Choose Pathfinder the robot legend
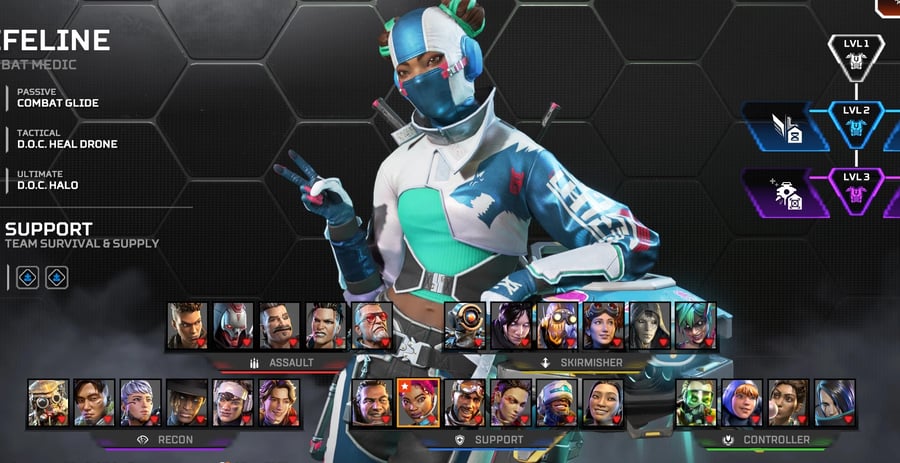Screen dimensions: 900x463 point(465,325)
